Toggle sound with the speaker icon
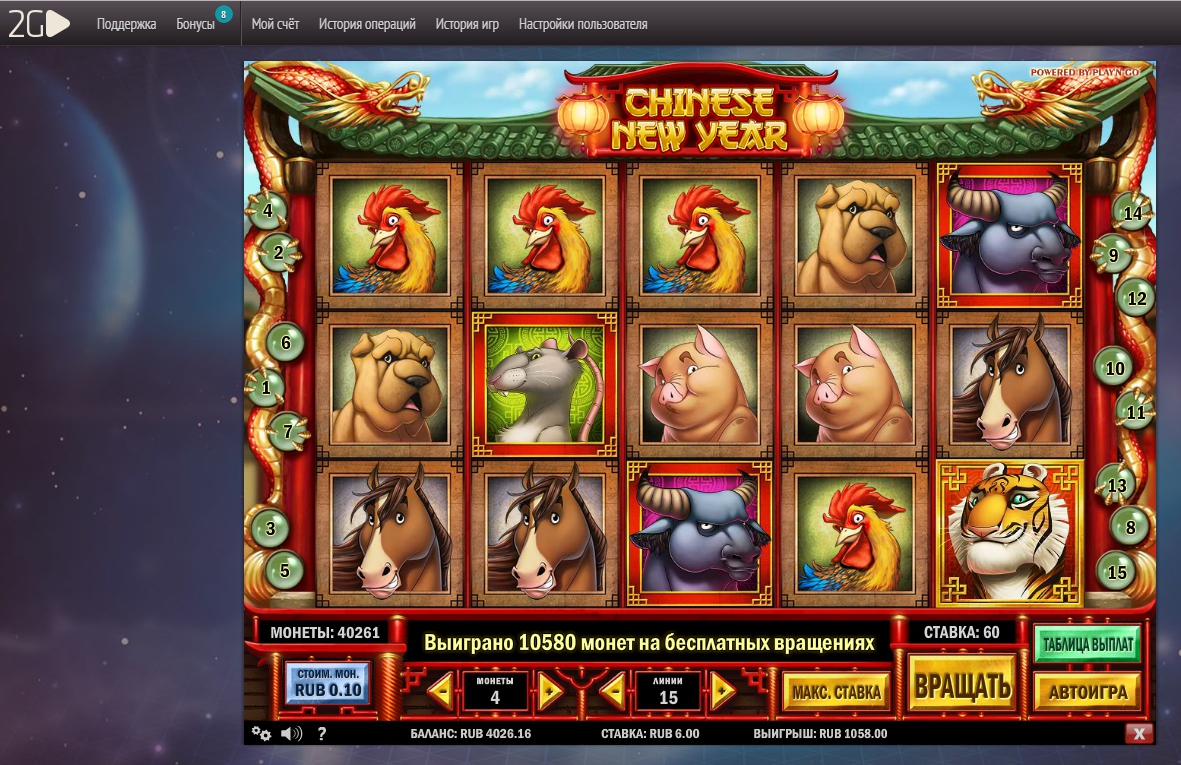Image resolution: width=1181 pixels, height=765 pixels. point(291,734)
